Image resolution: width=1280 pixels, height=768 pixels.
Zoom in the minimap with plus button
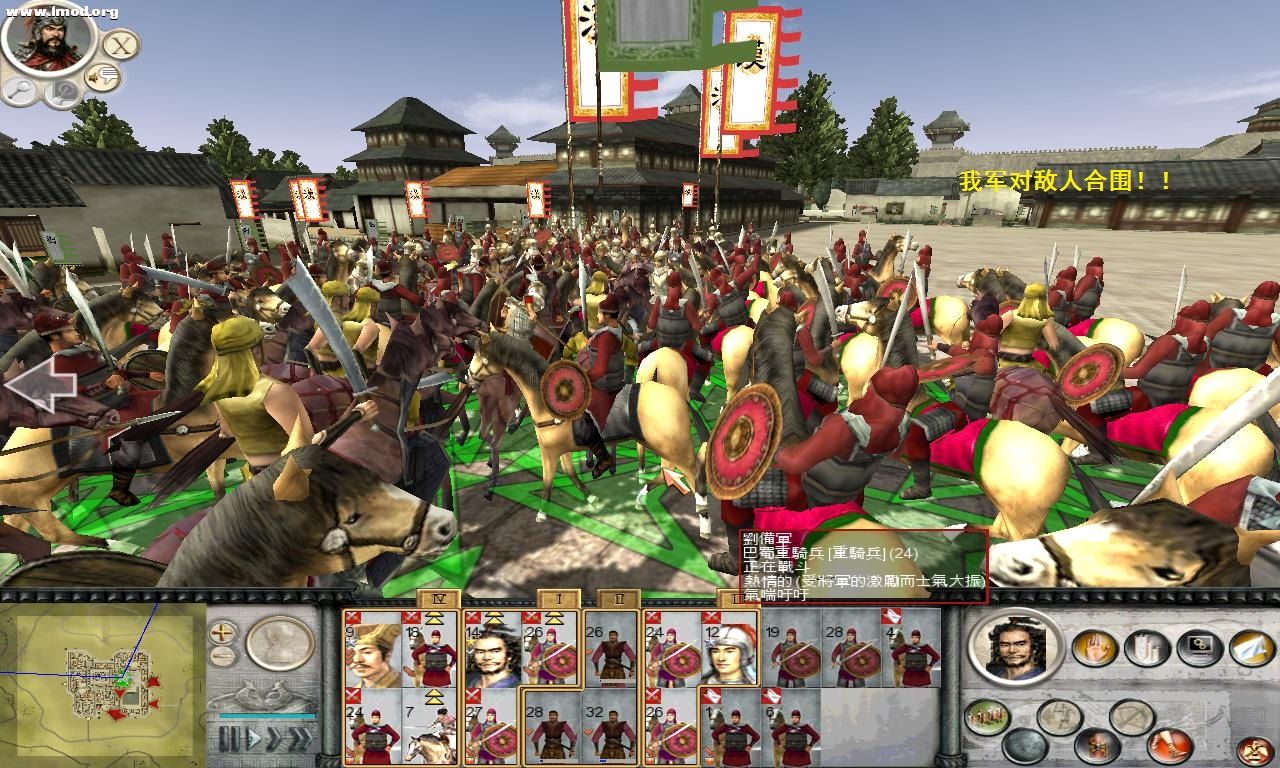[x=223, y=632]
